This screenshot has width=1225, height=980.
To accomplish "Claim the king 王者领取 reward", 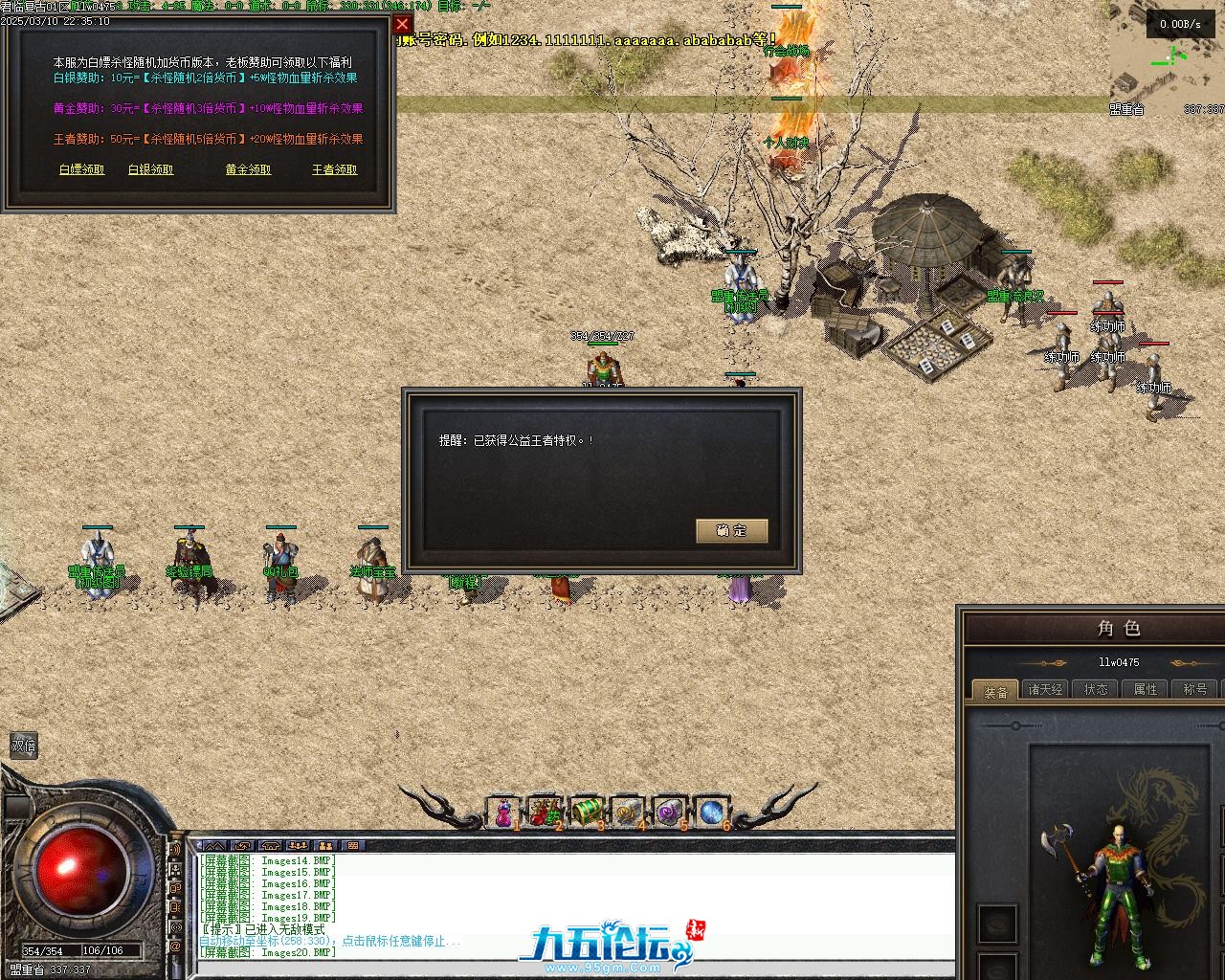I will click(335, 169).
